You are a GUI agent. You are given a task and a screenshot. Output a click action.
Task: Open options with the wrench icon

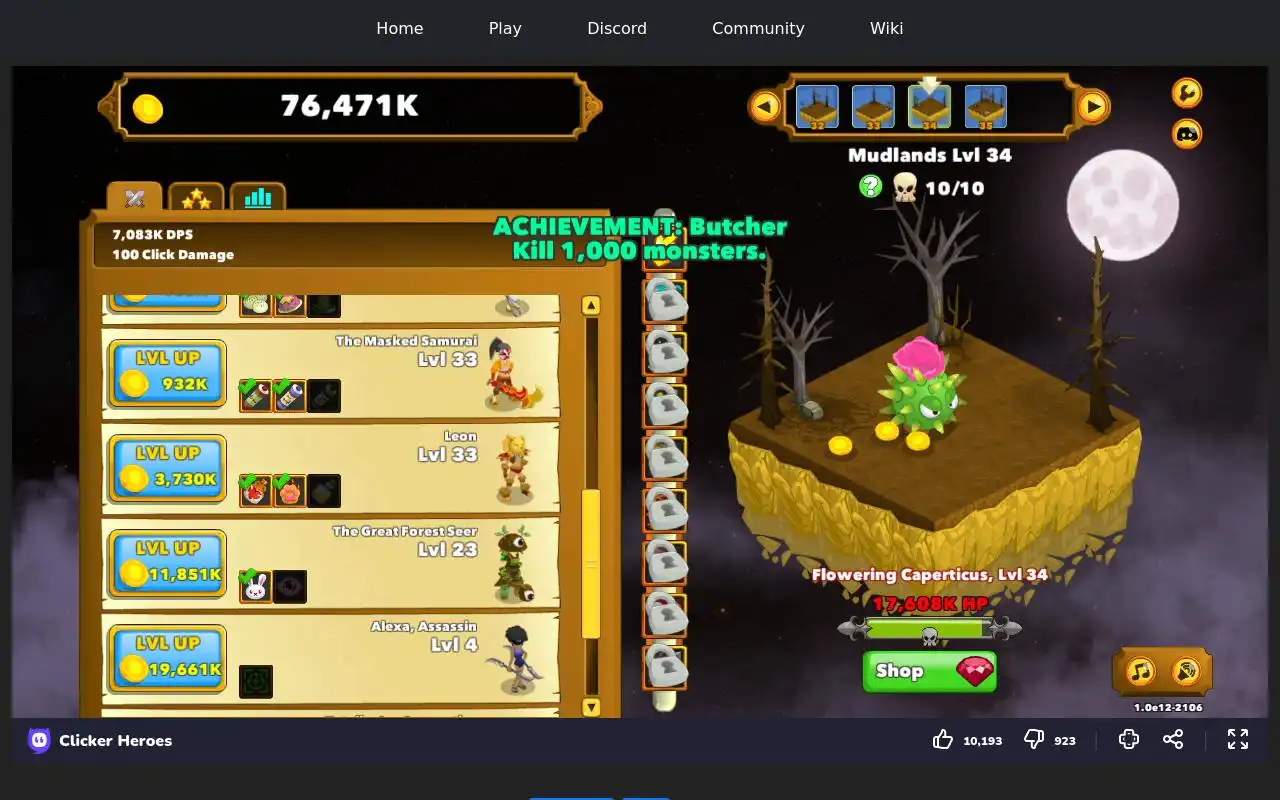pos(1187,93)
